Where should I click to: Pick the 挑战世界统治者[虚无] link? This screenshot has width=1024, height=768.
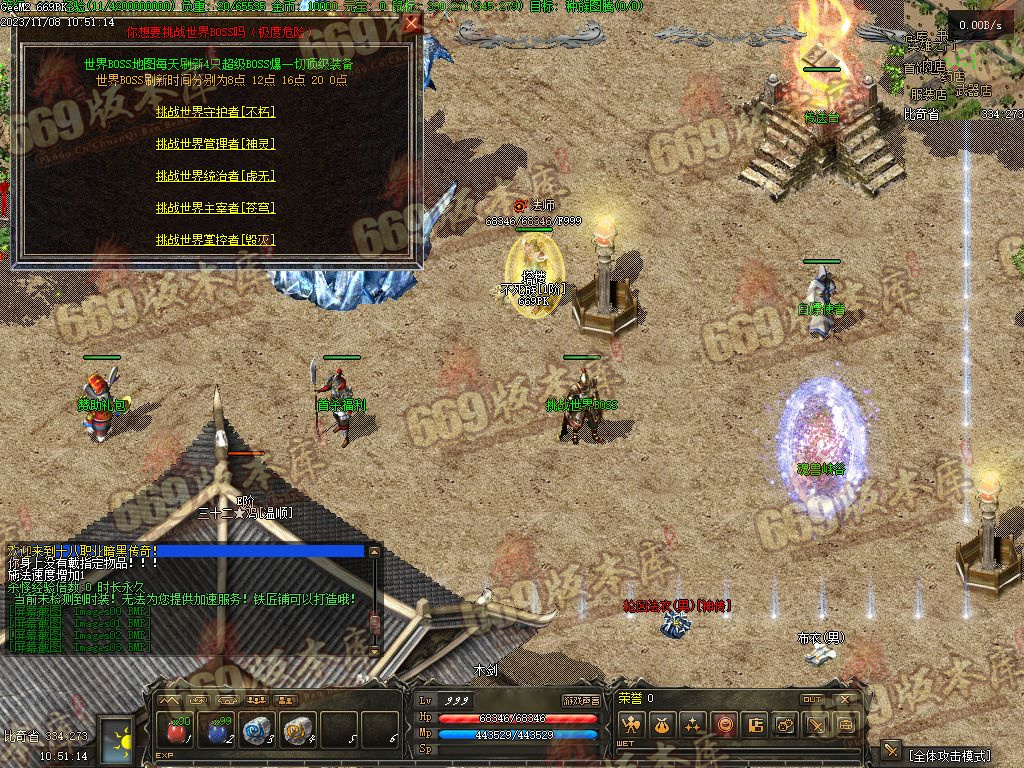pyautogui.click(x=215, y=176)
